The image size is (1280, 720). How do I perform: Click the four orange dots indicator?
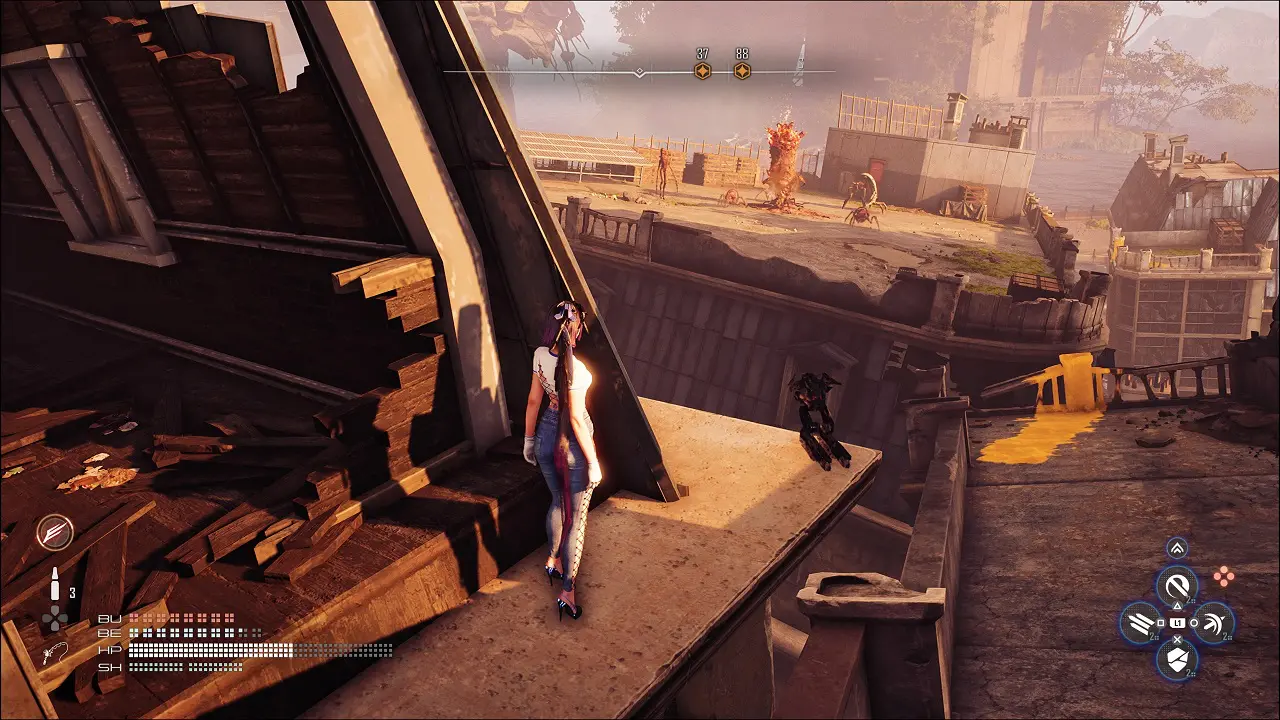[1223, 576]
